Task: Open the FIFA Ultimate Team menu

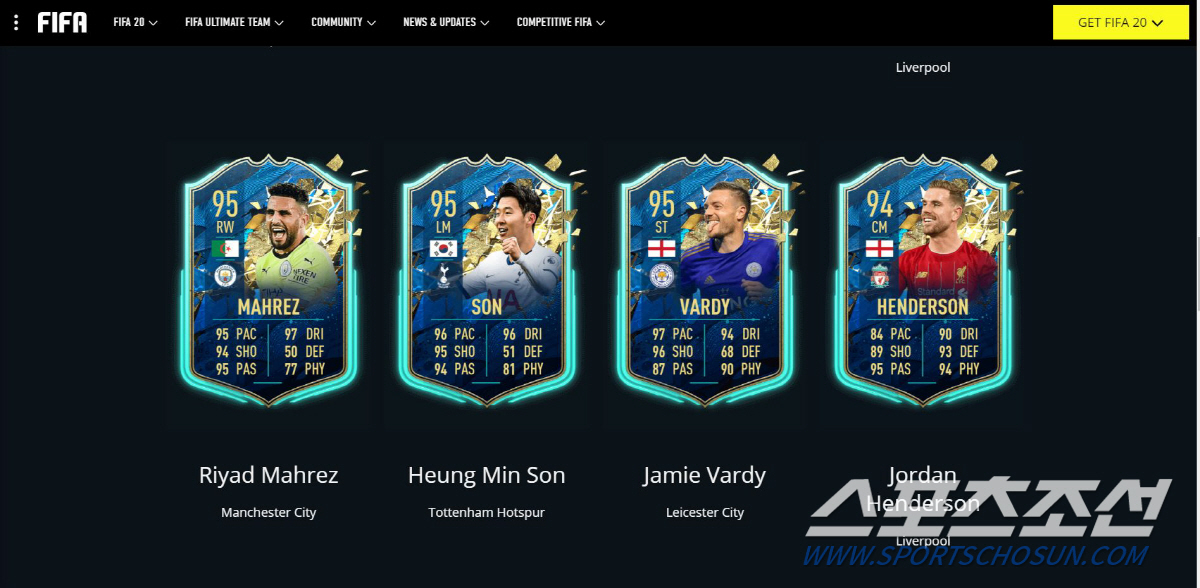Action: click(234, 22)
